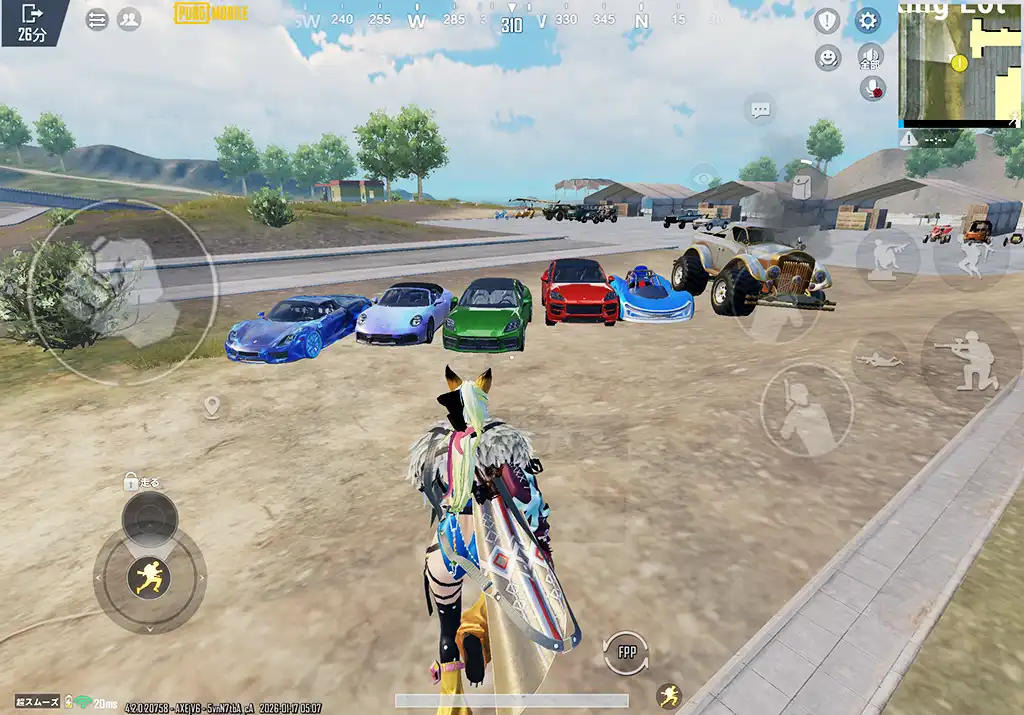Open the quick chat speech bubble
Viewport: 1024px width, 715px height.
pyautogui.click(x=760, y=109)
